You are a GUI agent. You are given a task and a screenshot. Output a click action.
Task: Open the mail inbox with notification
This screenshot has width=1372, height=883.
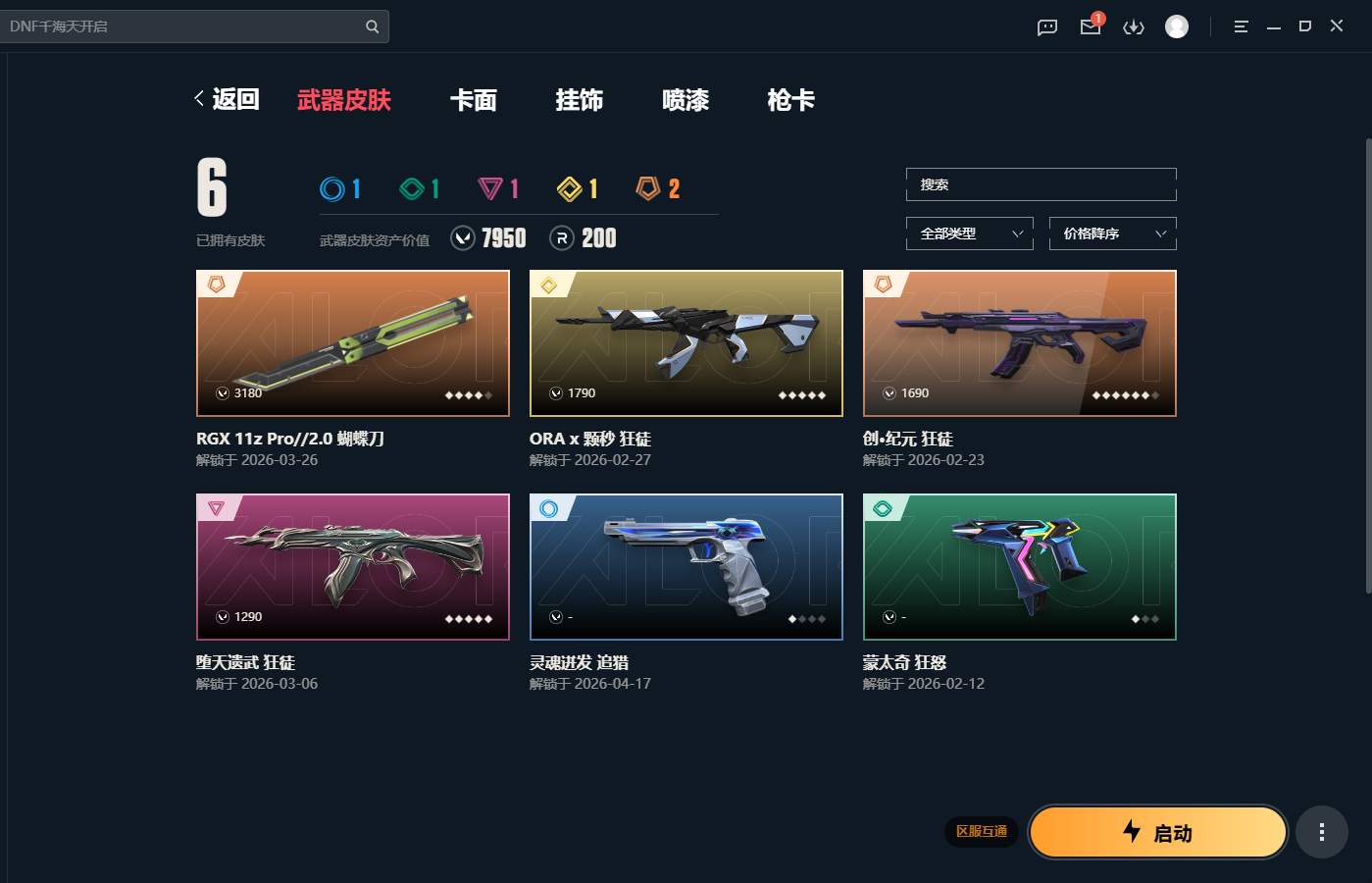1091,26
